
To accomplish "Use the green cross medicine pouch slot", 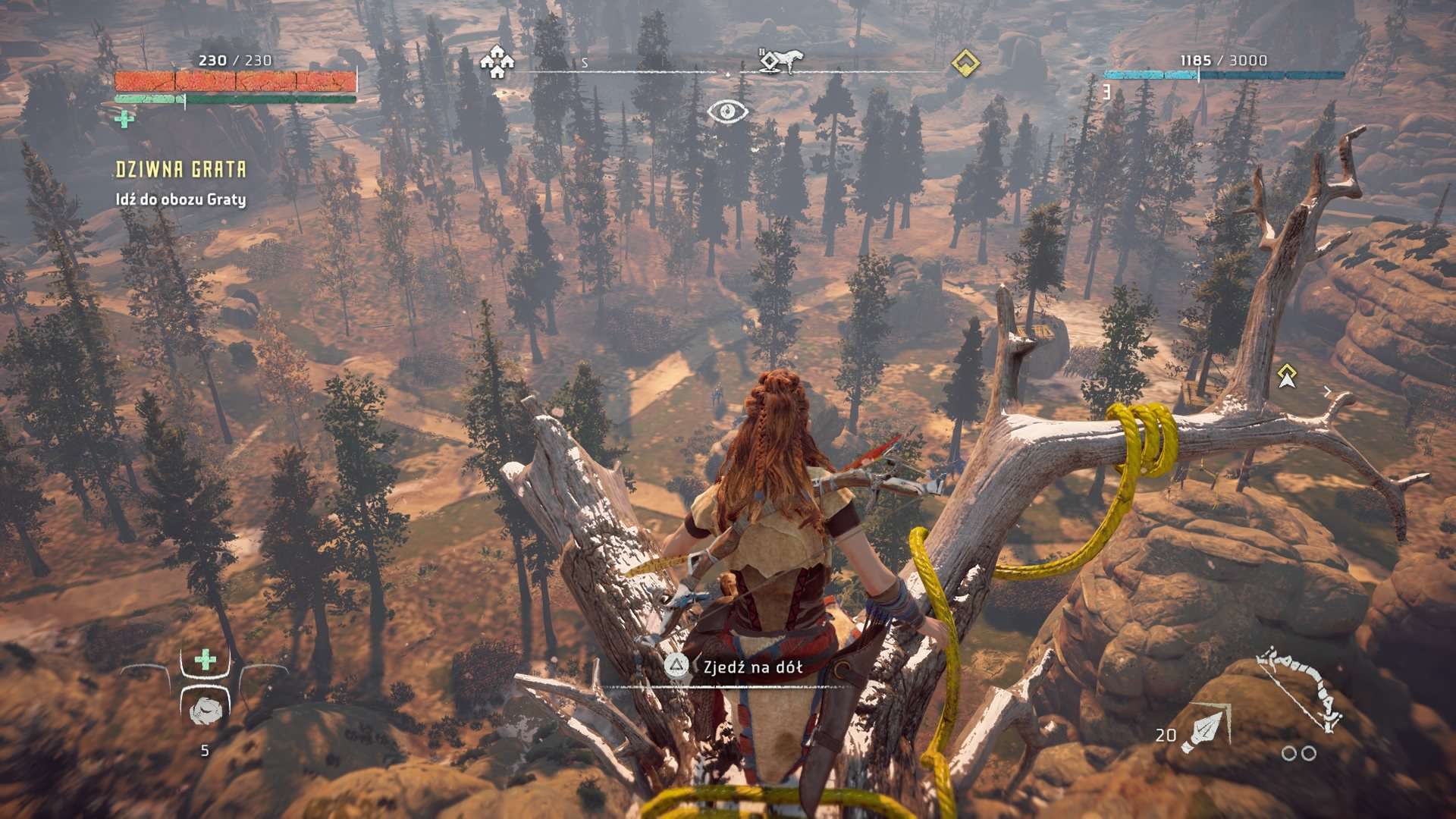I will [x=205, y=661].
